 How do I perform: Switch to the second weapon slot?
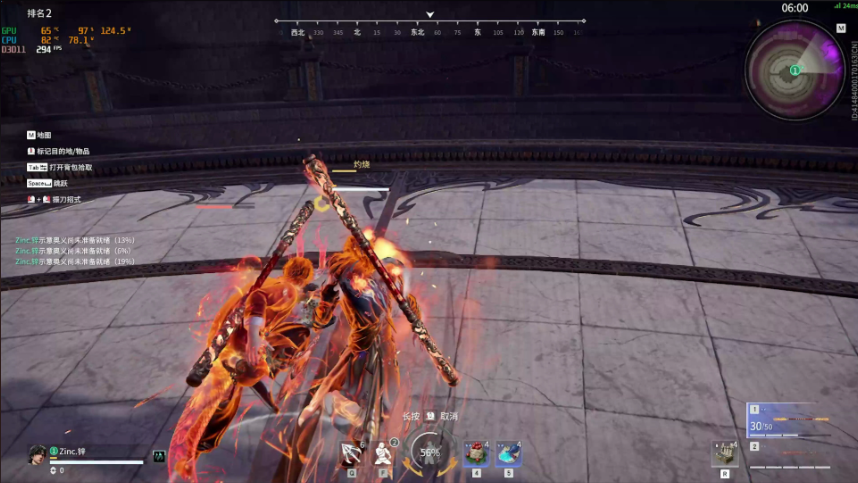[x=792, y=459]
